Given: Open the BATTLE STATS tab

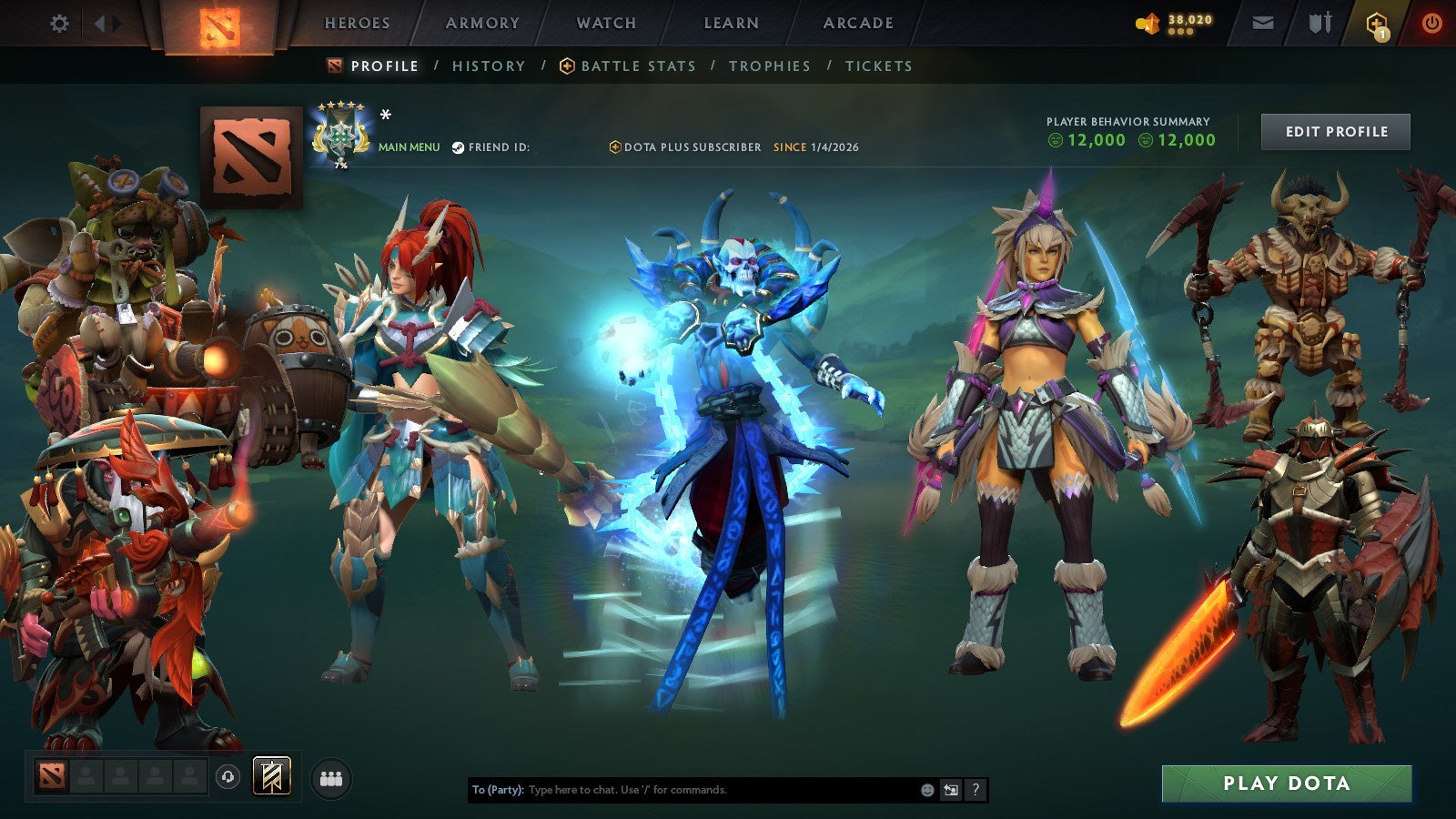Looking at the screenshot, I should coord(637,66).
